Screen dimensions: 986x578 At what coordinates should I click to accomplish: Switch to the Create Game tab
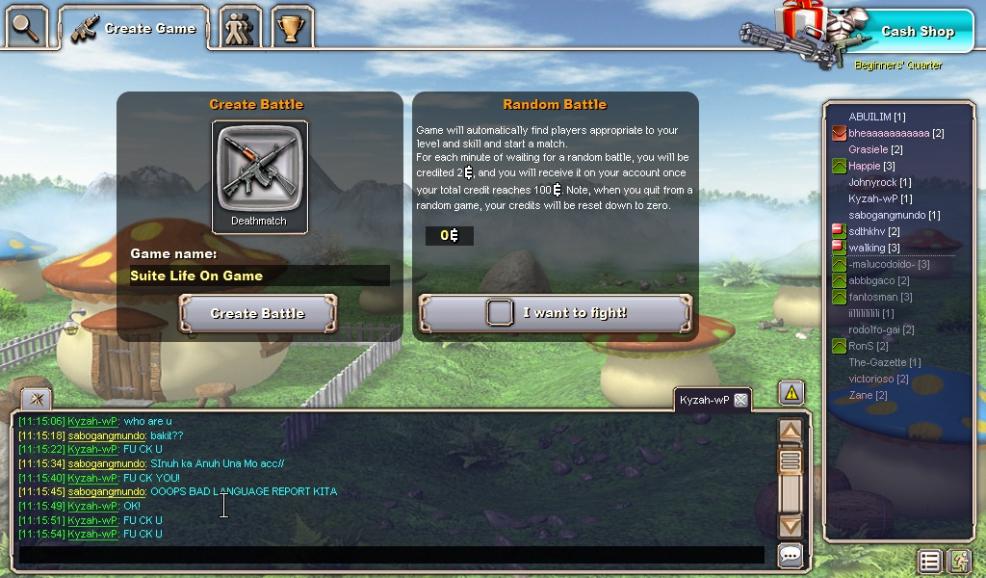pyautogui.click(x=134, y=28)
